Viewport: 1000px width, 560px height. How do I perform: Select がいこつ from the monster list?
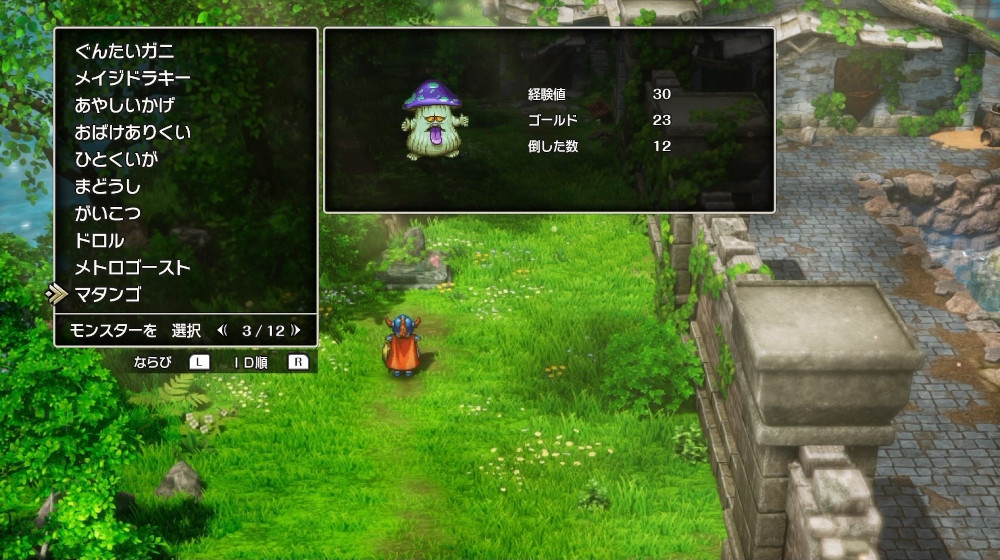click(x=107, y=213)
